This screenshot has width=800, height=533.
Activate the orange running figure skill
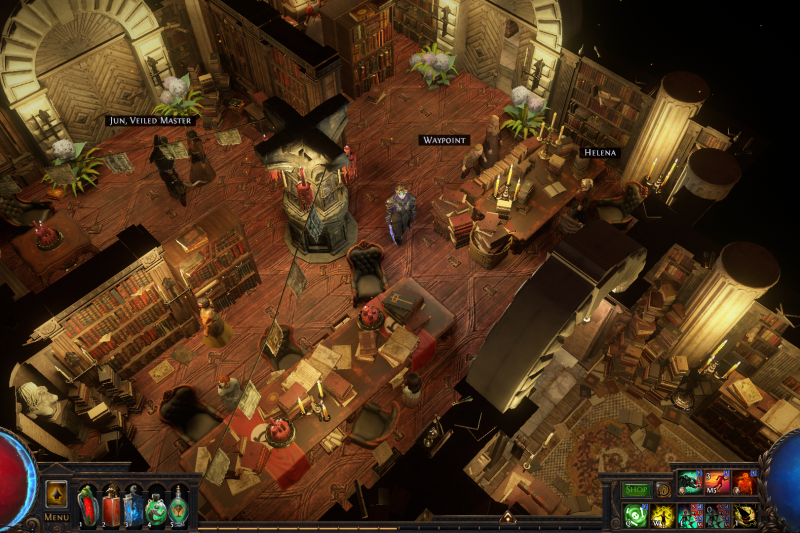pyautogui.click(x=717, y=483)
